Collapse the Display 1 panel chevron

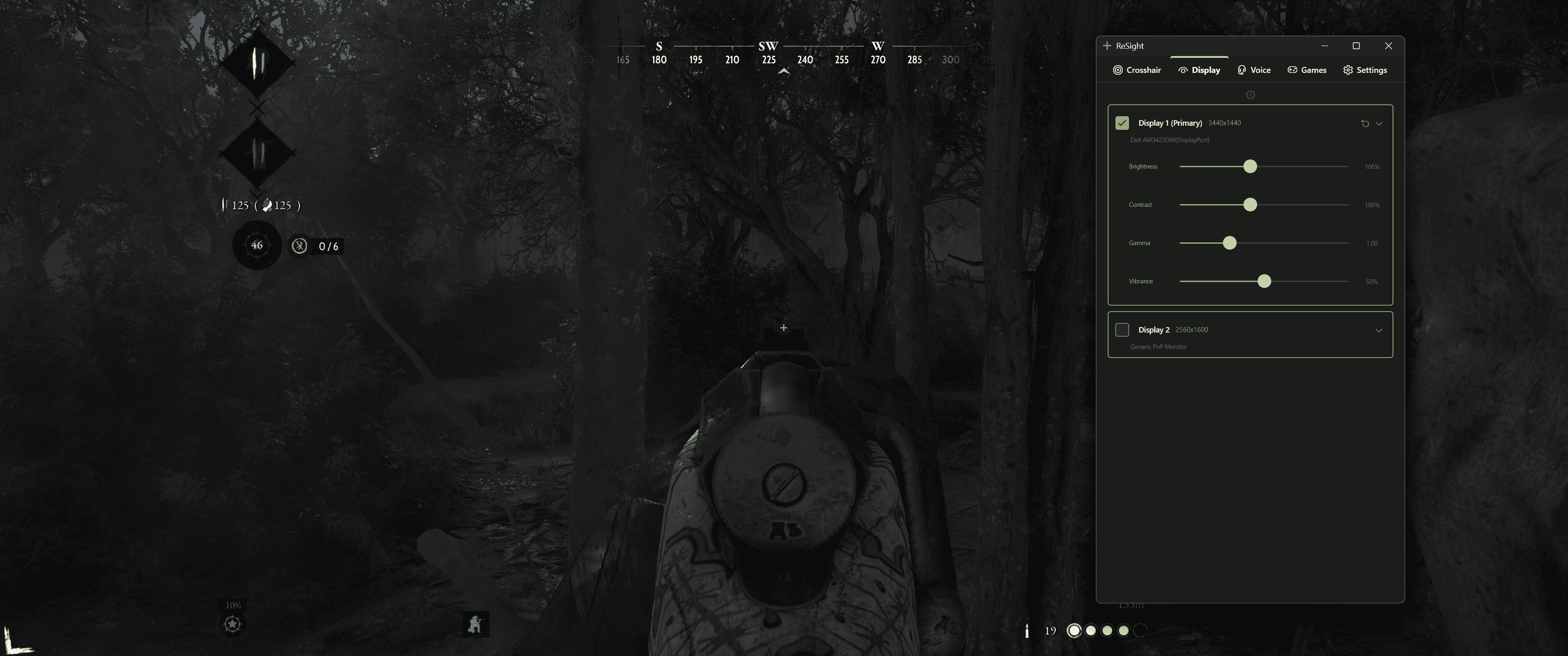tap(1380, 123)
